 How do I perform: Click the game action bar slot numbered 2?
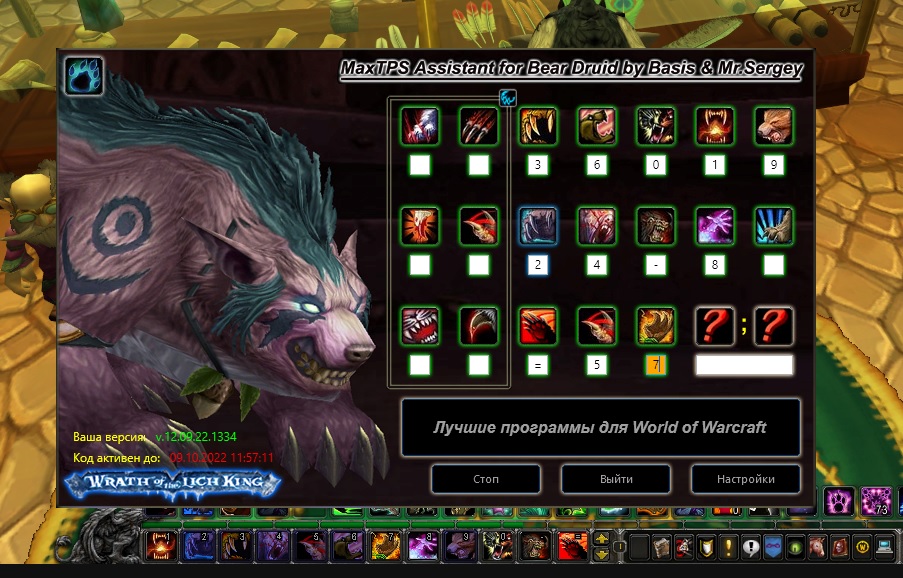click(195, 546)
